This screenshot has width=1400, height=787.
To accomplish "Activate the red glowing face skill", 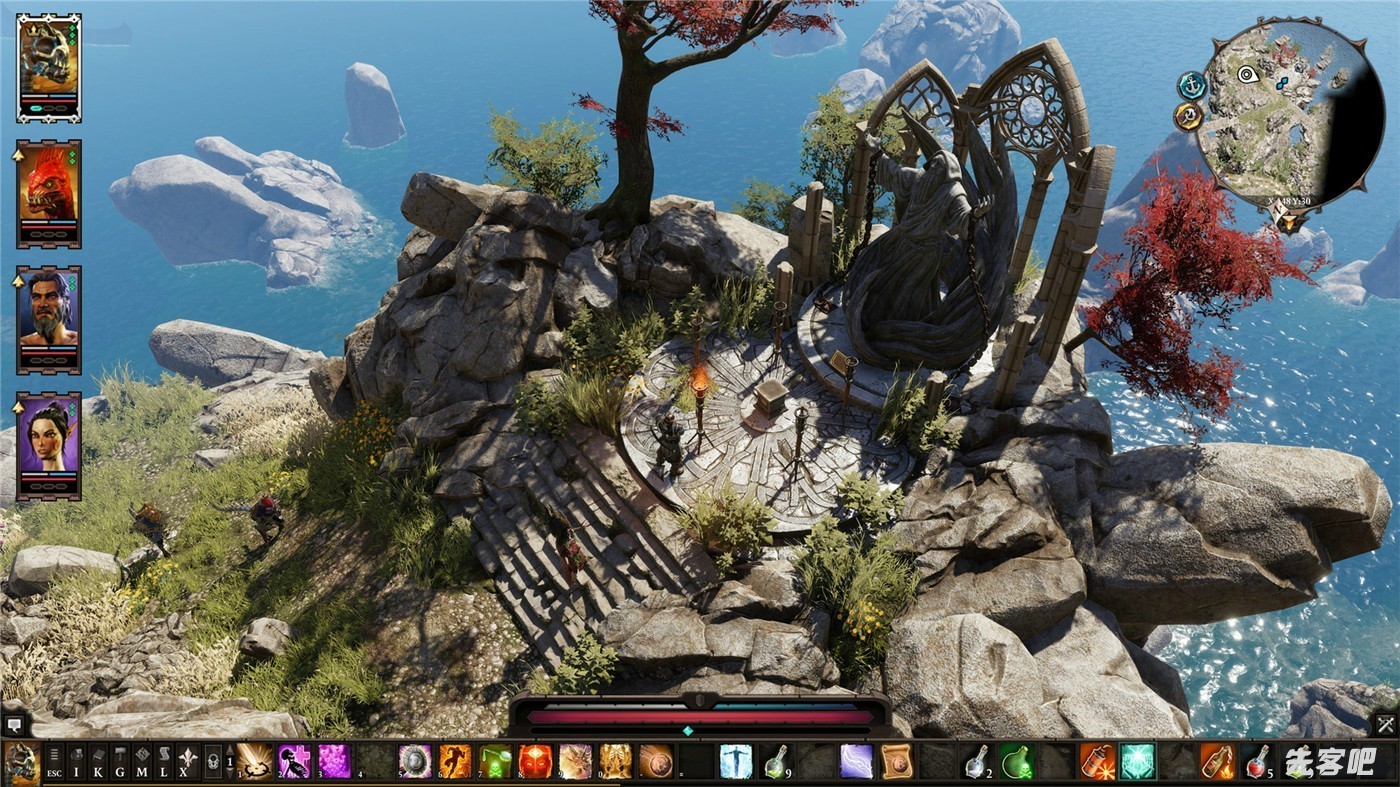I will click(535, 762).
